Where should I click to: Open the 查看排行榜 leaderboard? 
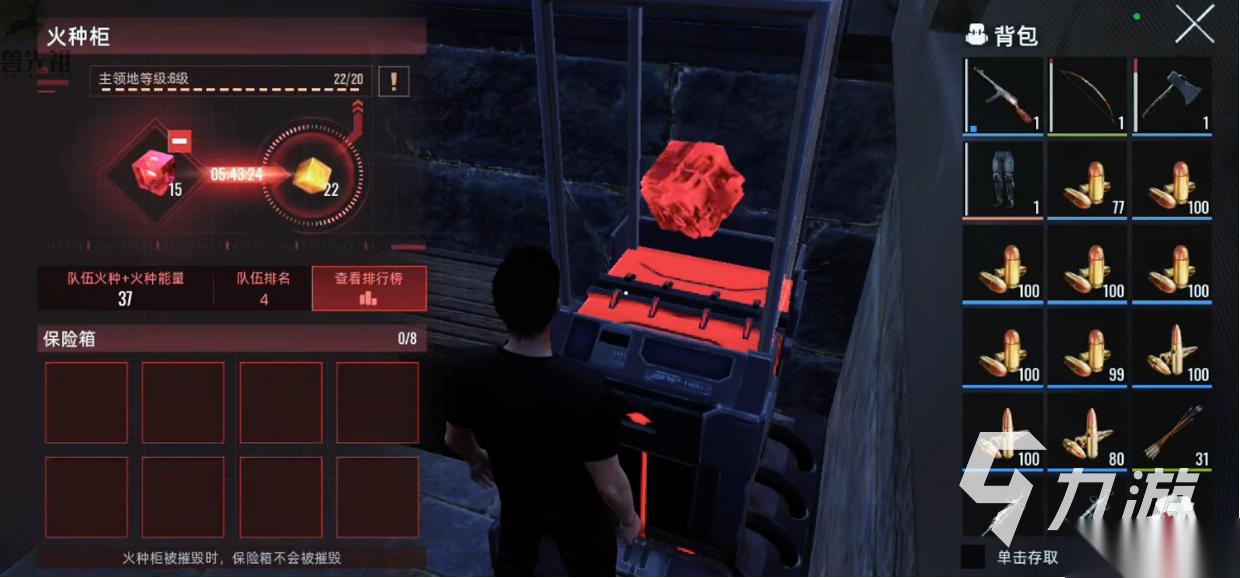pos(369,288)
